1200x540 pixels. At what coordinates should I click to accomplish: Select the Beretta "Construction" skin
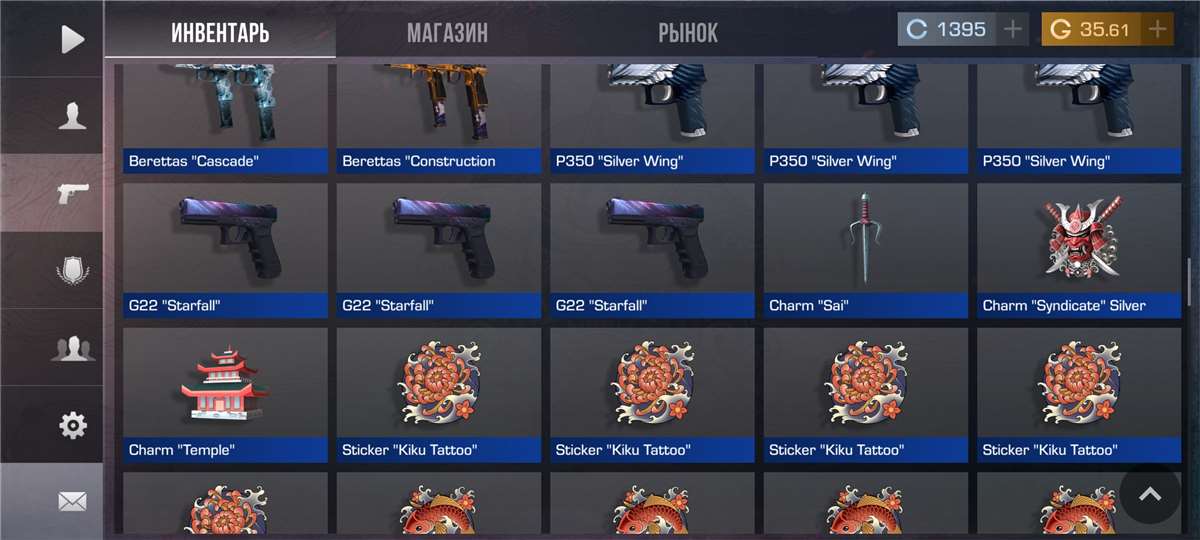(x=439, y=117)
